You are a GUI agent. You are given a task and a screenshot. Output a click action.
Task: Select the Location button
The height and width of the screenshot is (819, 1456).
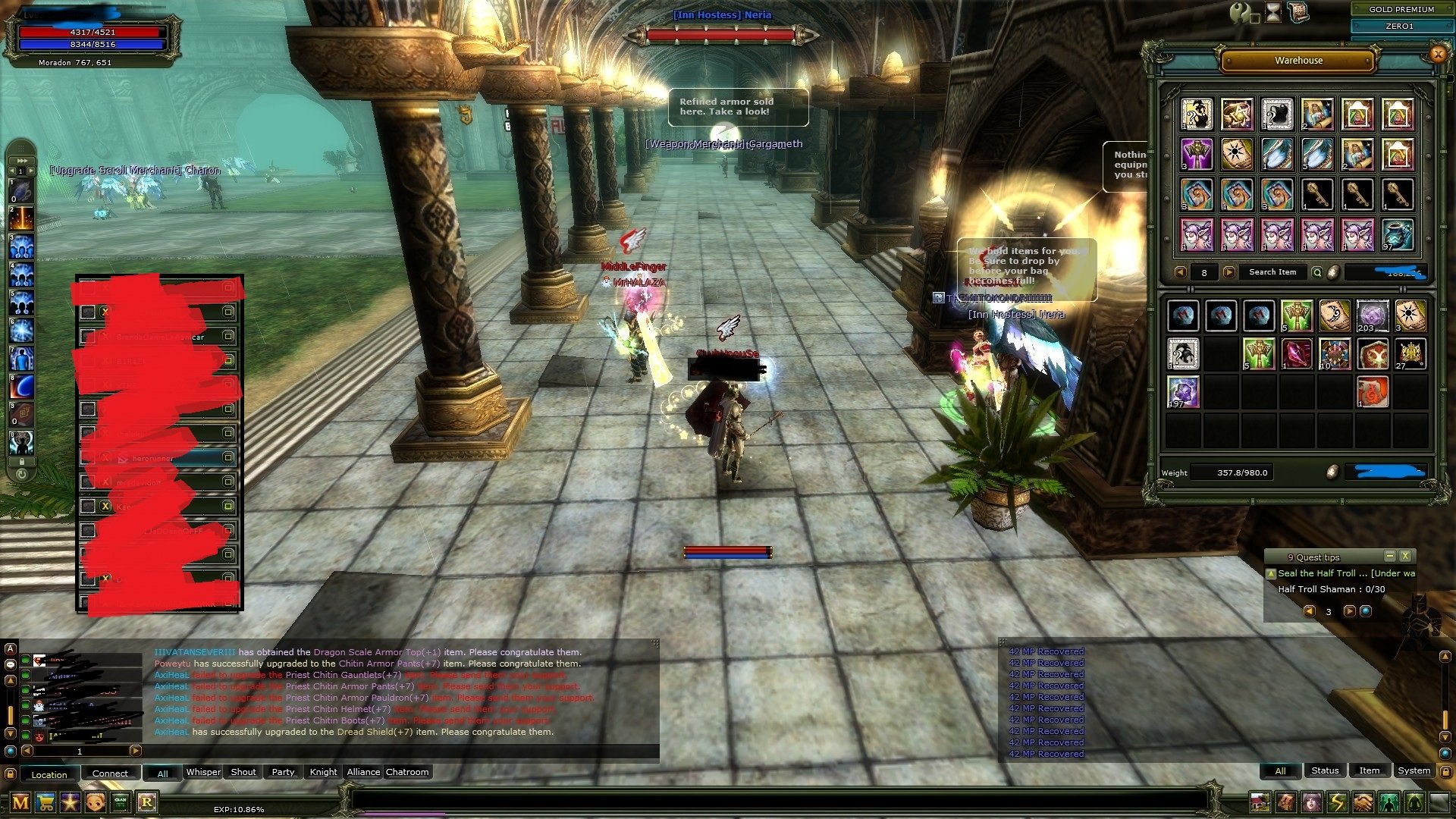pyautogui.click(x=49, y=774)
